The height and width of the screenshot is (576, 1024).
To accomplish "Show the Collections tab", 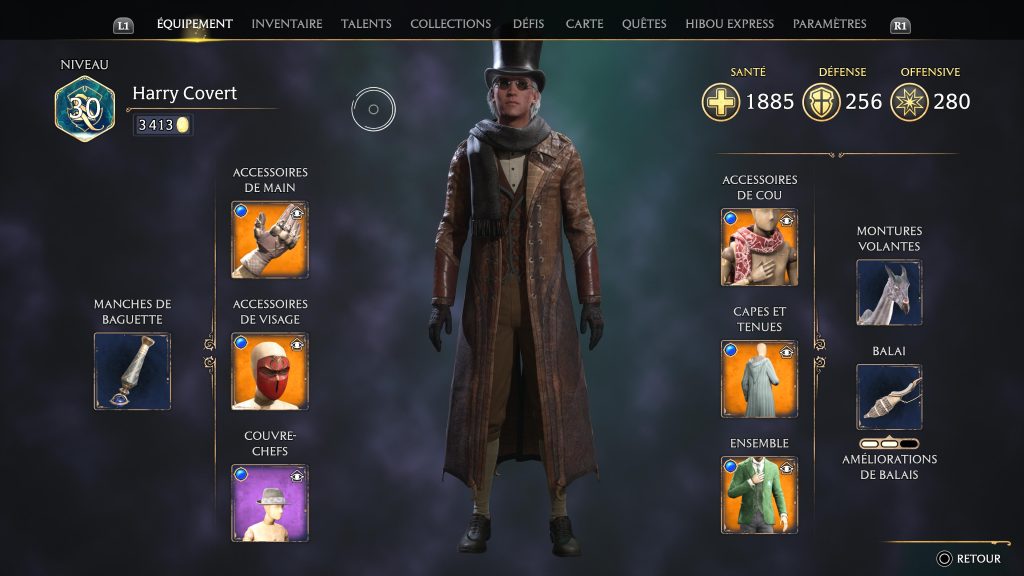I will [450, 24].
